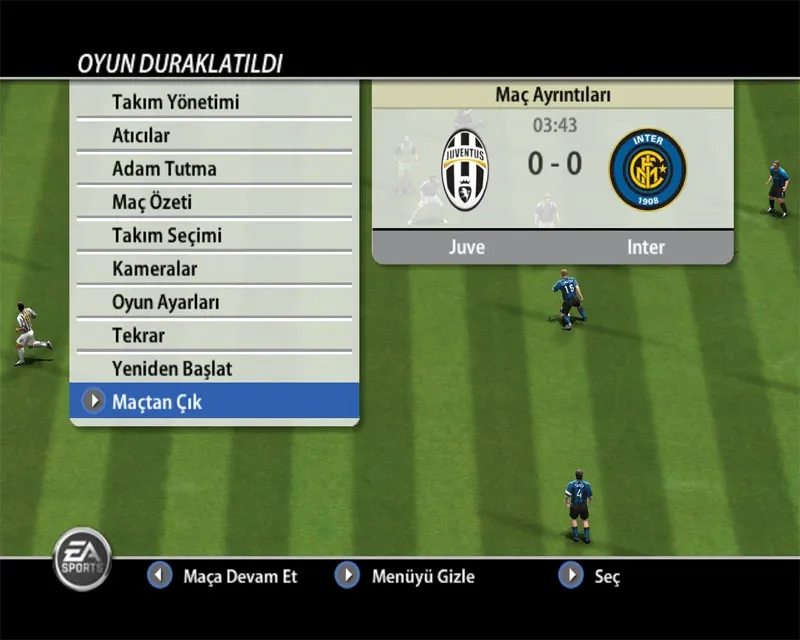Screen dimensions: 800x640
Task: Open the Kameralar settings
Action: point(154,268)
